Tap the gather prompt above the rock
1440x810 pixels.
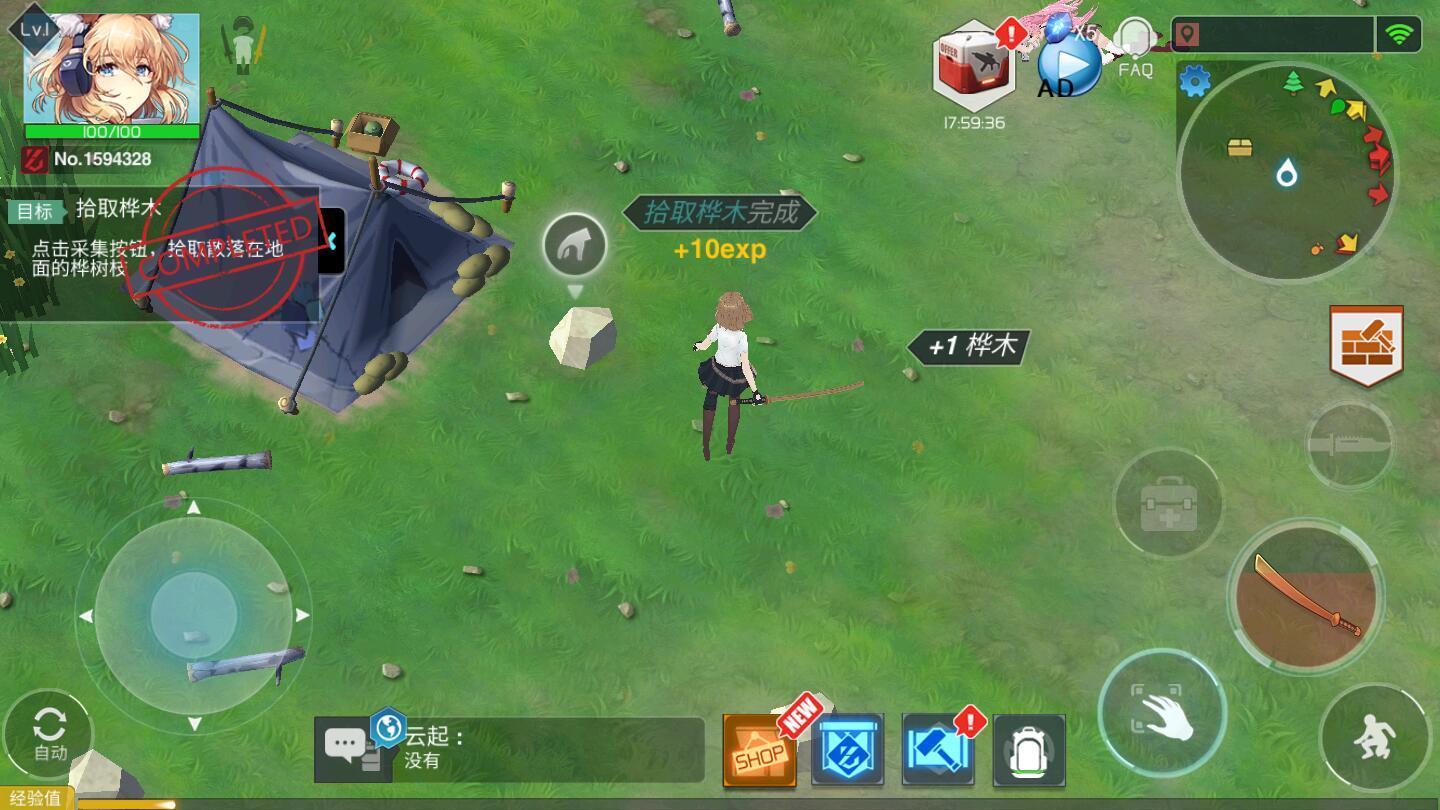[575, 245]
